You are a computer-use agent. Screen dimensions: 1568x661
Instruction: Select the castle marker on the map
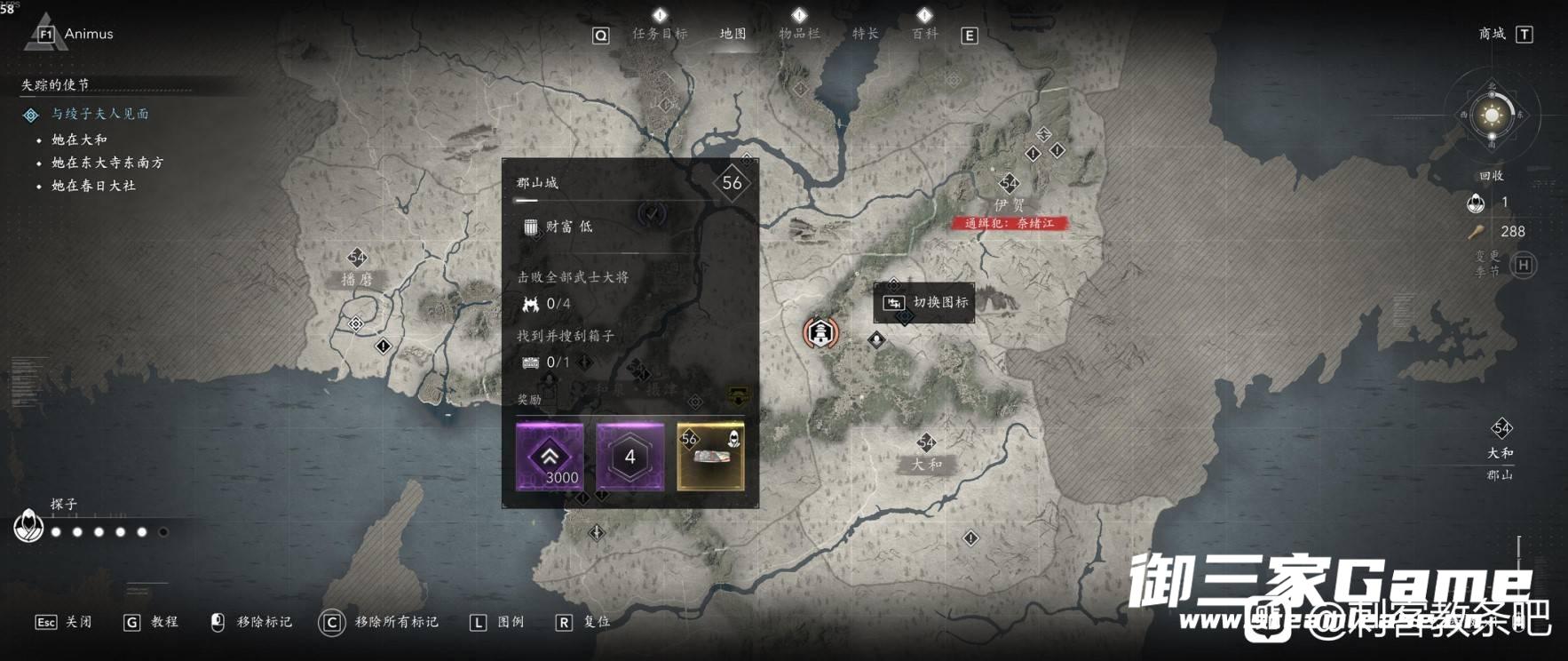pos(820,333)
